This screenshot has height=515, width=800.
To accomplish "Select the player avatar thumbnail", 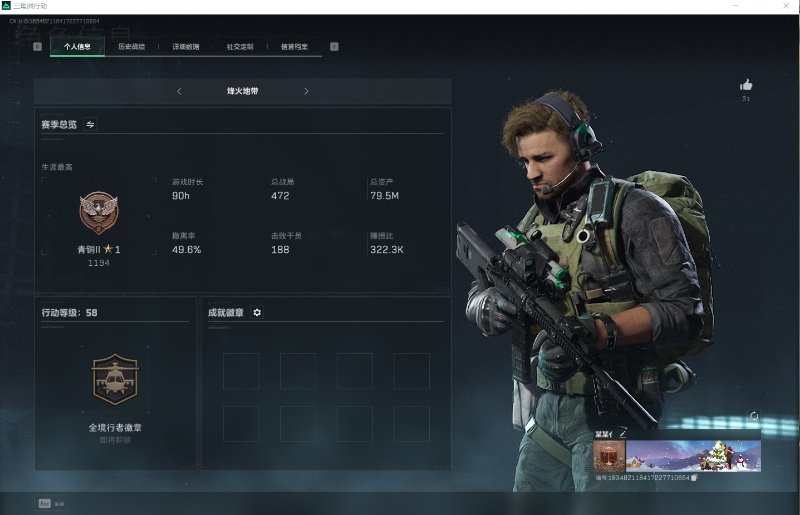I will pos(609,456).
